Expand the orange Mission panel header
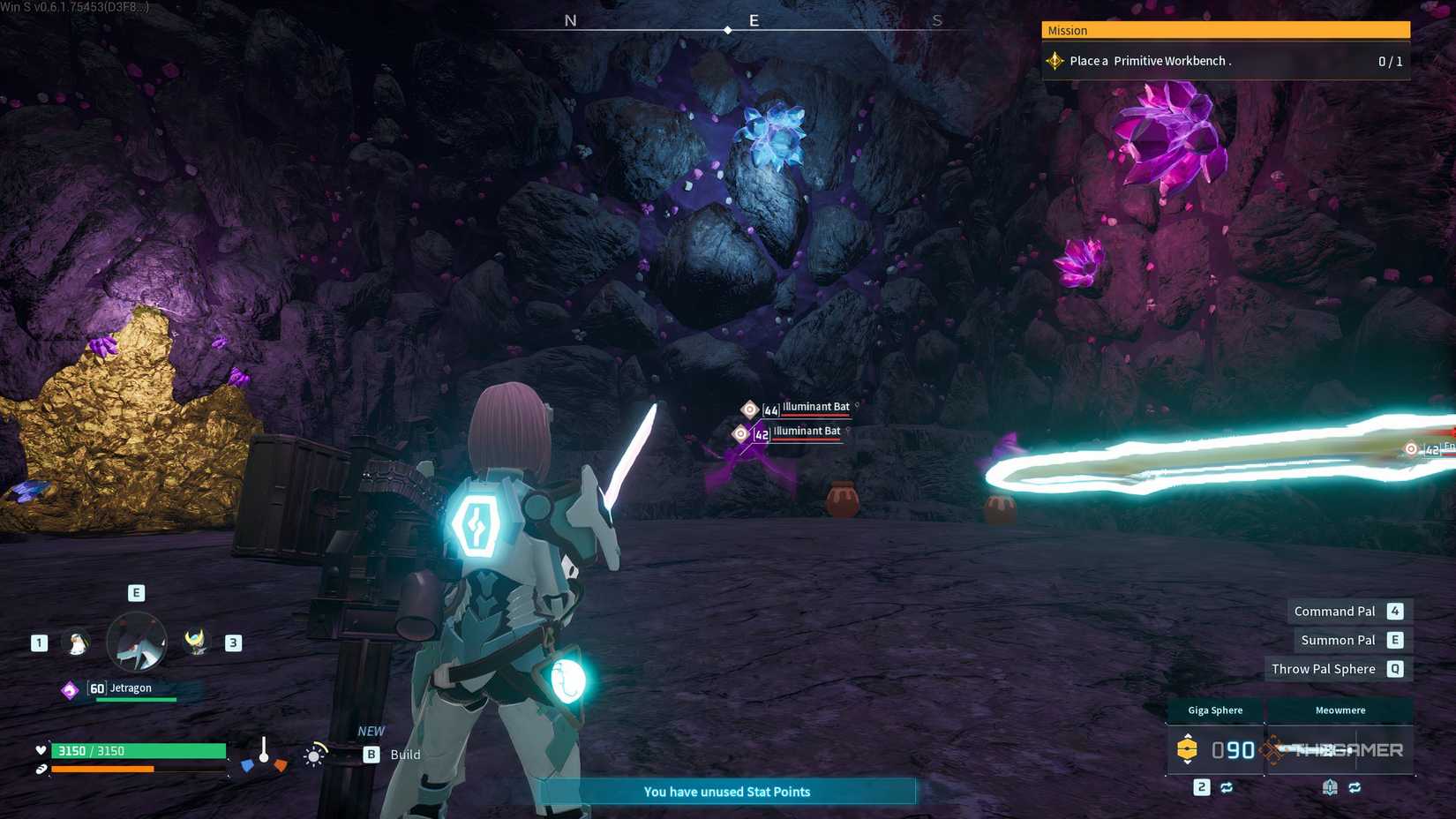The width and height of the screenshot is (1456, 819). point(1225,30)
